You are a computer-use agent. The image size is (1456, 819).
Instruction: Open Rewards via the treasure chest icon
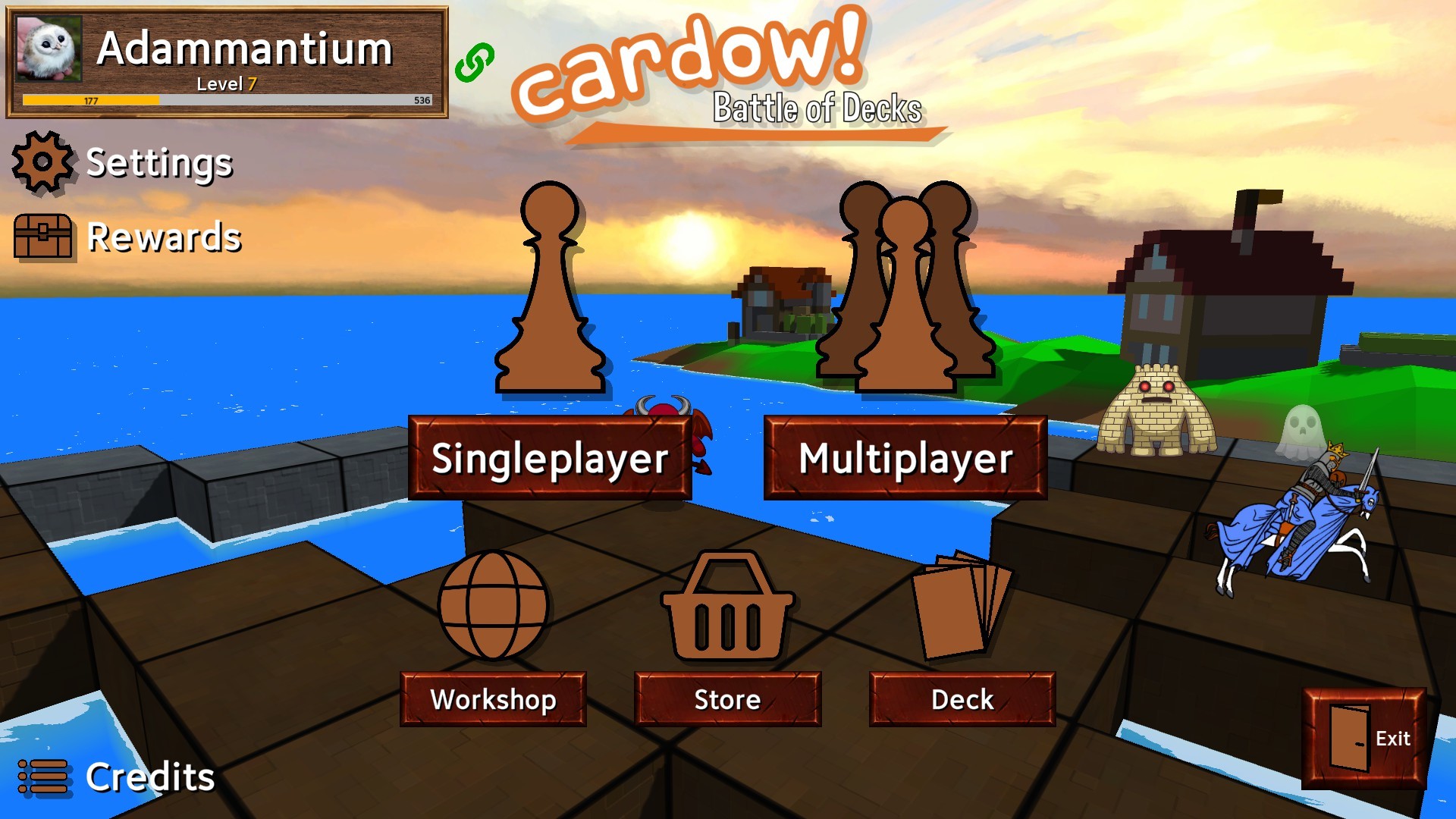coord(42,237)
